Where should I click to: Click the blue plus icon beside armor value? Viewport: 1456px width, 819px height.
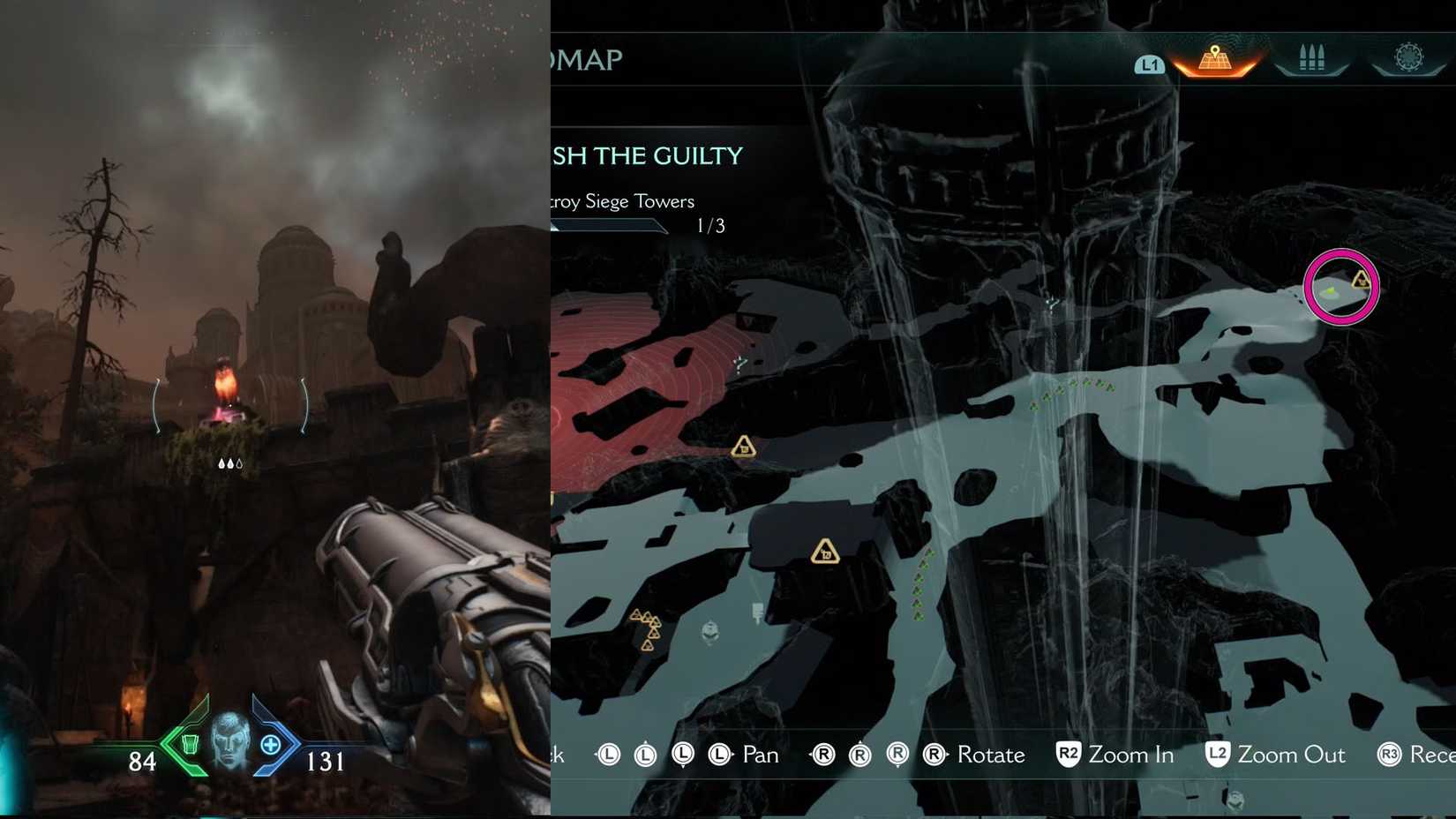(x=270, y=746)
